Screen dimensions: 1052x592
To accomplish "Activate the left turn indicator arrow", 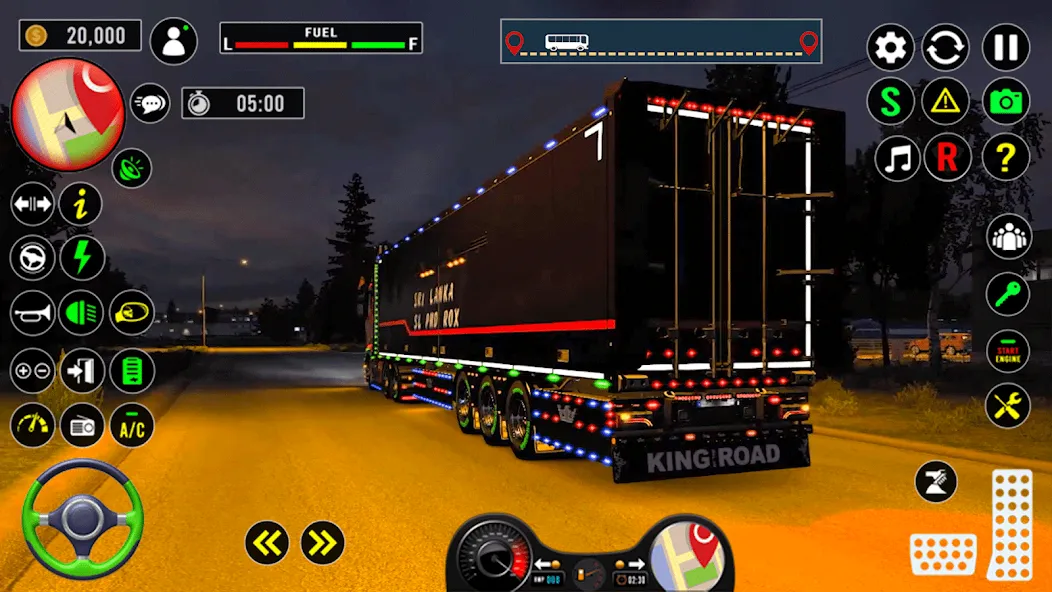I will point(267,543).
